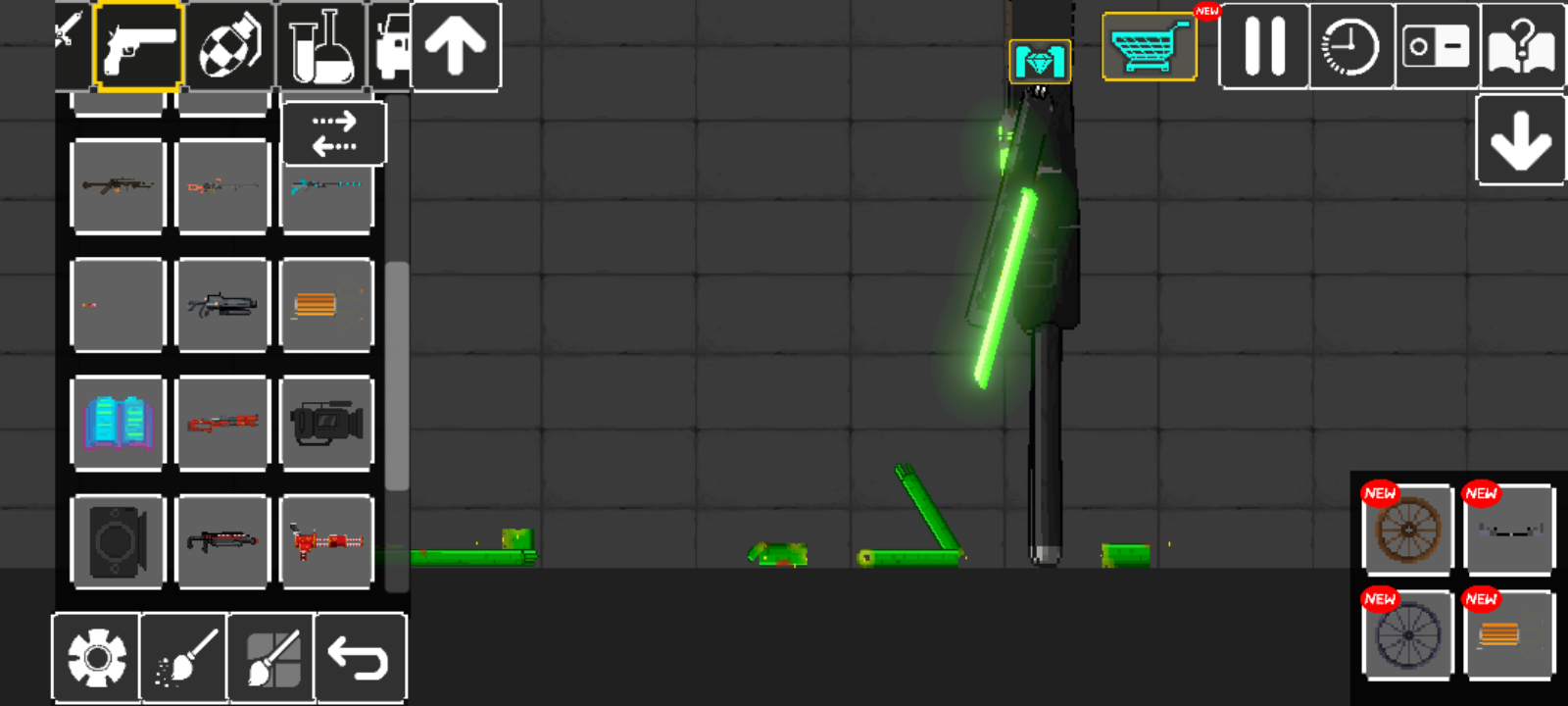Select the broom clean-up tool
1568x706 pixels.
click(184, 657)
